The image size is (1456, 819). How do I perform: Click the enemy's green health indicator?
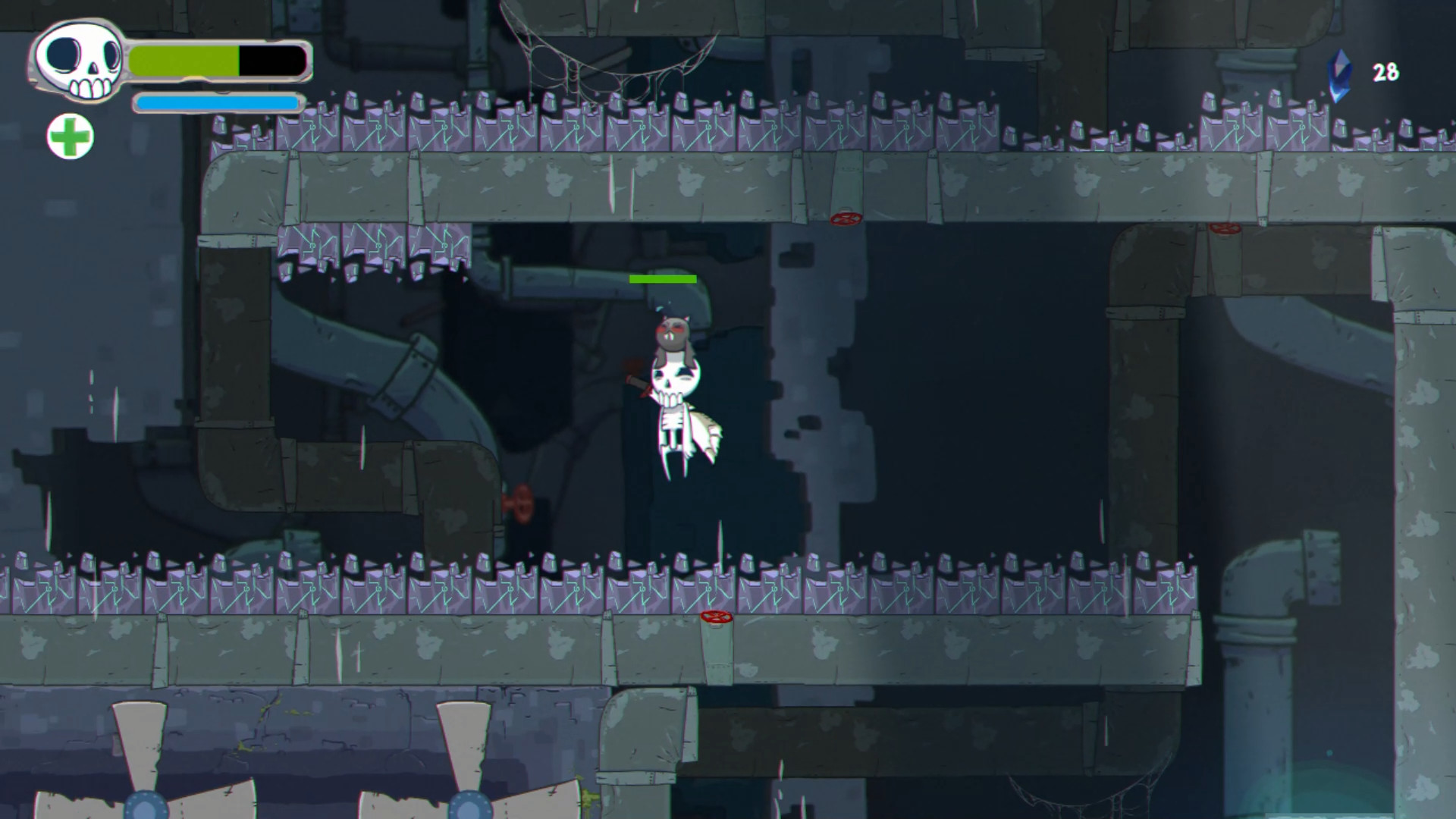[662, 279]
